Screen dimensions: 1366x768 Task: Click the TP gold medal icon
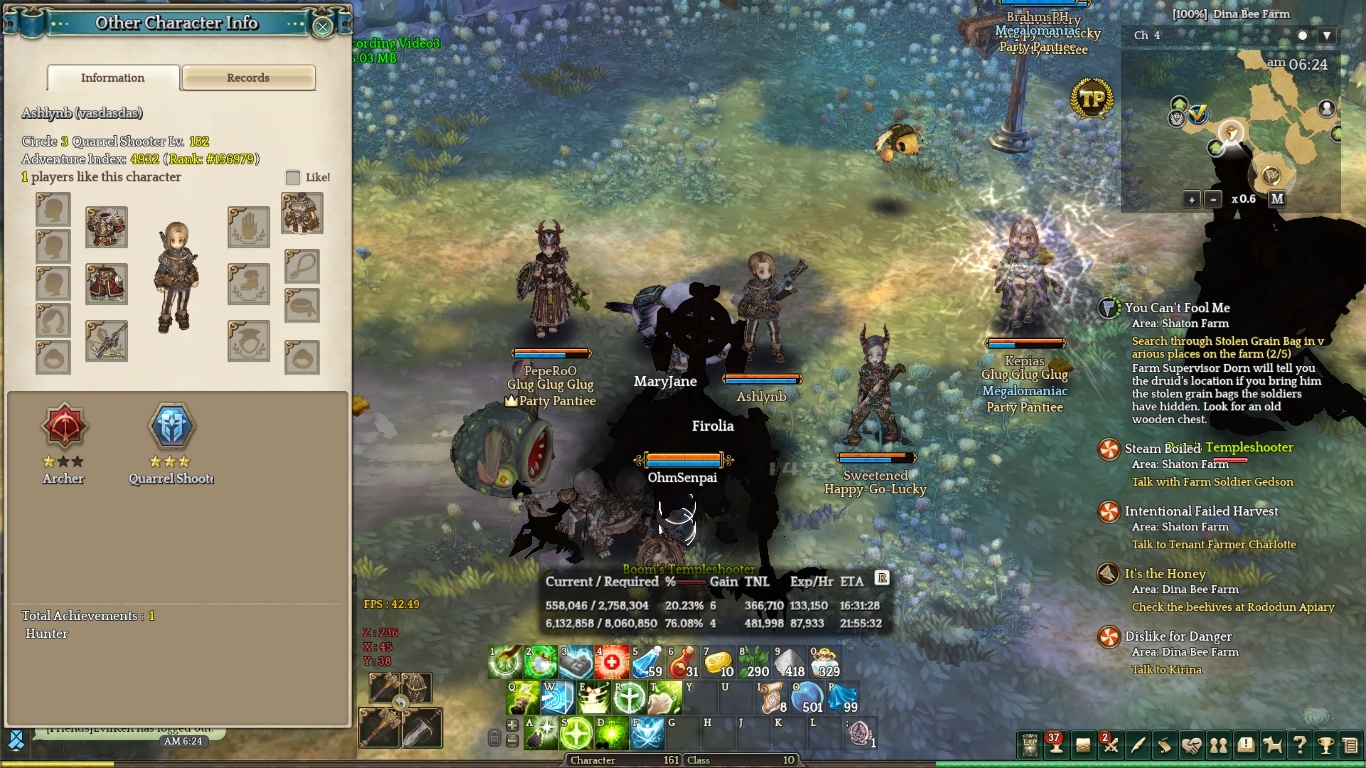click(x=1092, y=98)
